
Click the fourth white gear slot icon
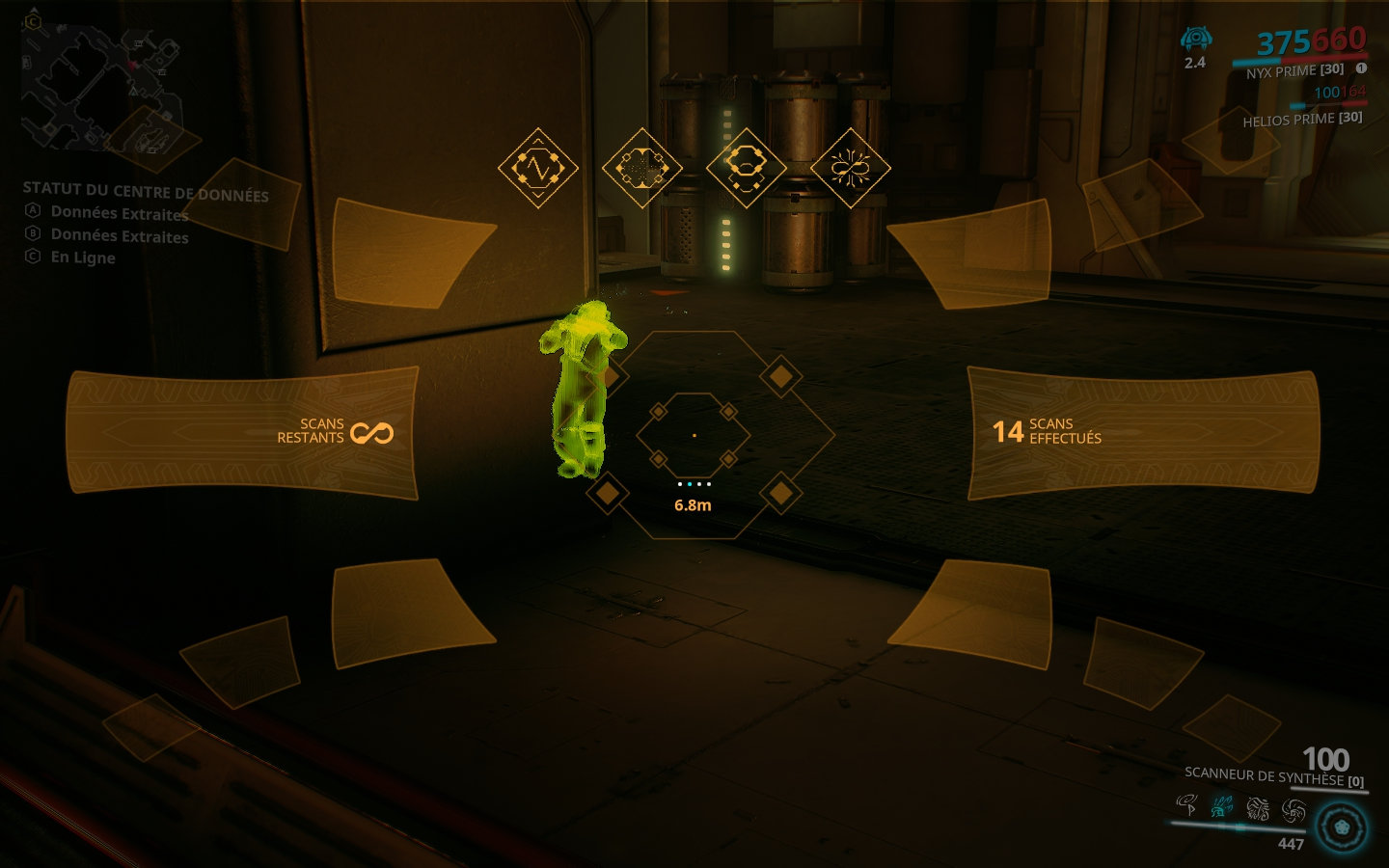pos(1293,808)
